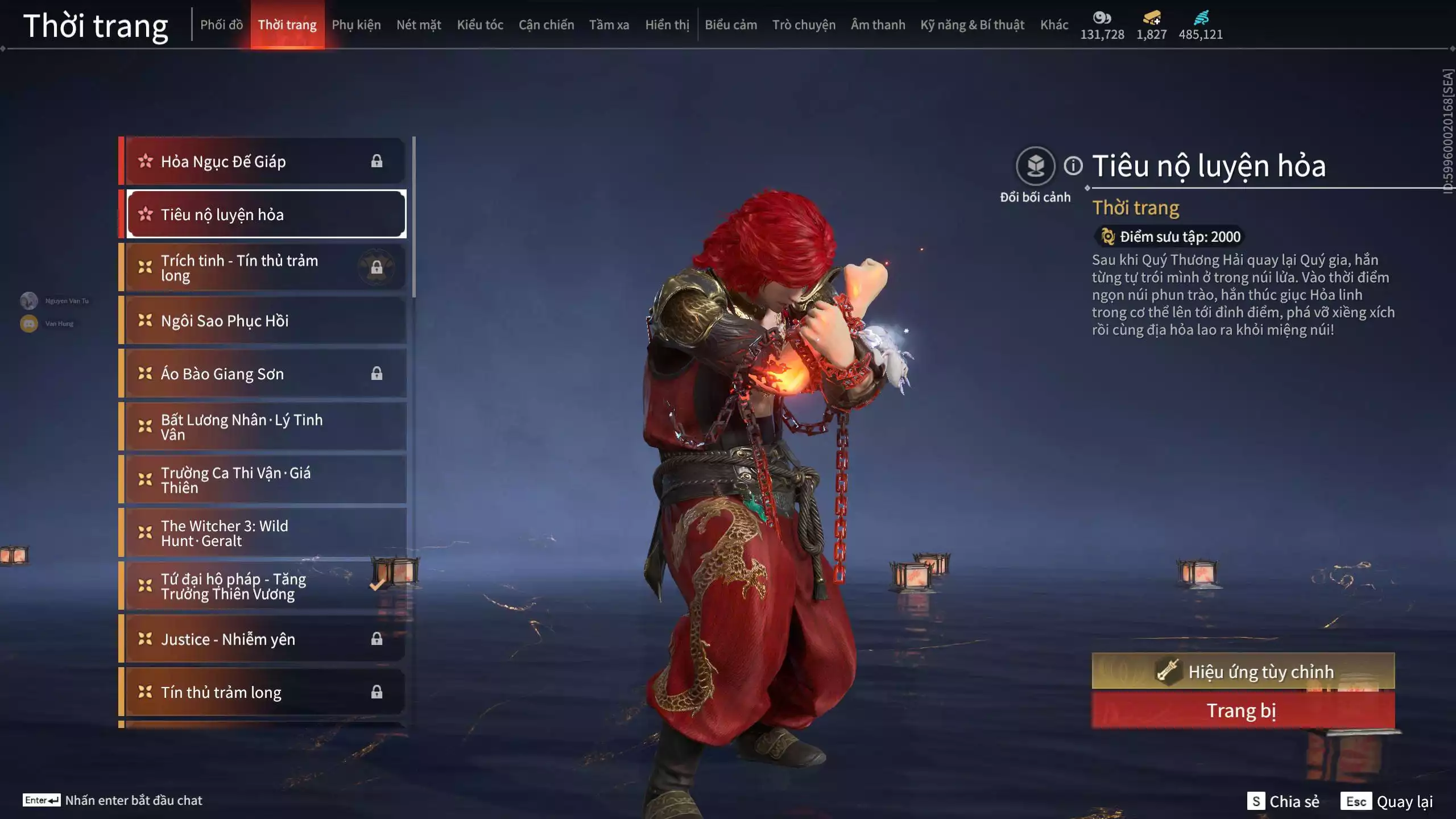Pick The Witcher 3: Wild Hunt Geralt outfit
This screenshot has width=1456, height=819.
264,533
